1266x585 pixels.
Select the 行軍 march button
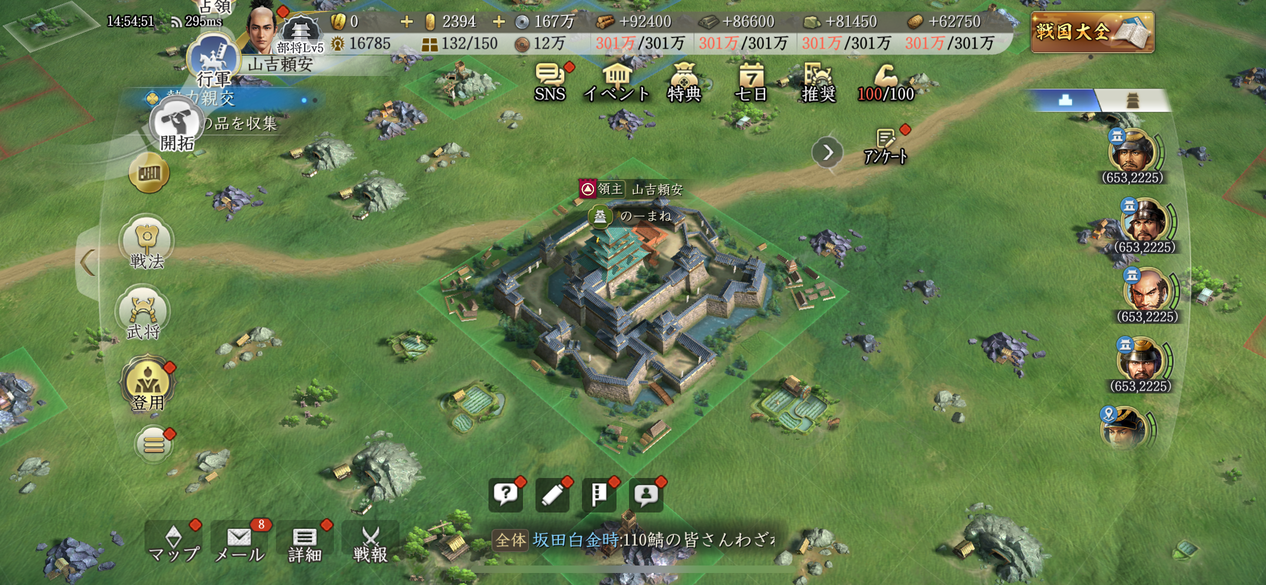pos(212,59)
